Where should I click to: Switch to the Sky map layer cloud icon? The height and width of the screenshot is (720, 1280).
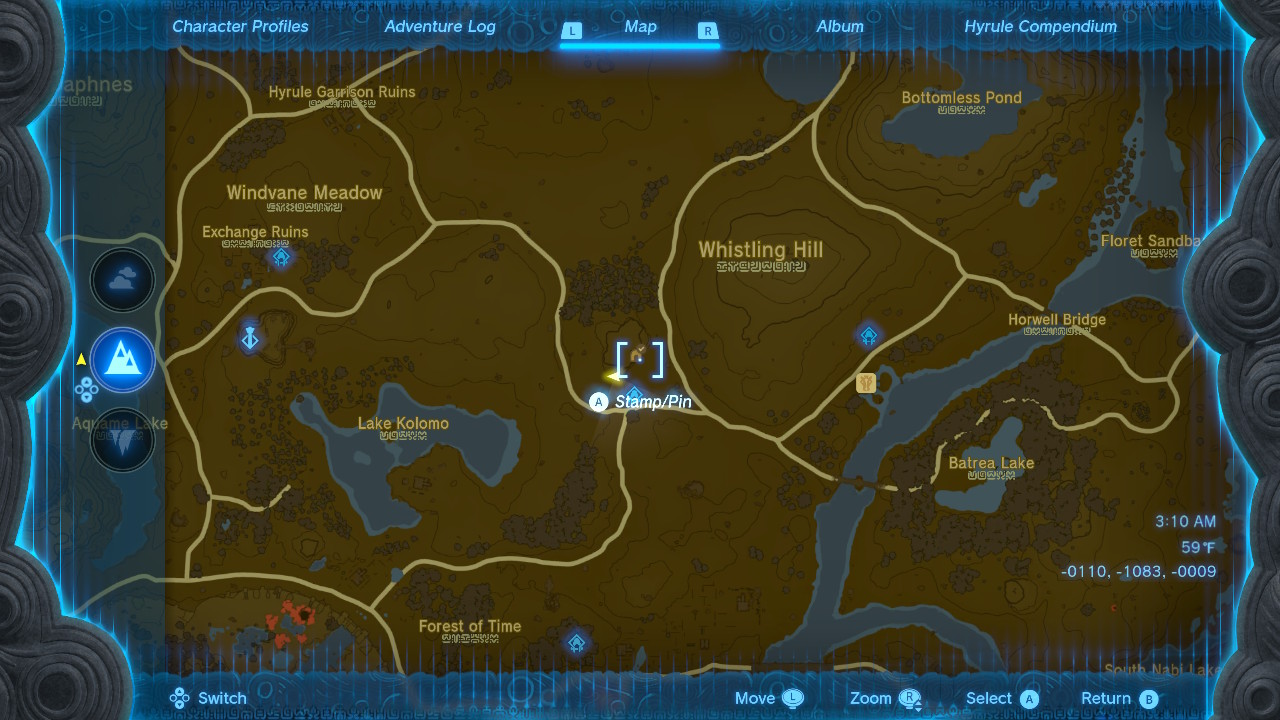click(122, 280)
